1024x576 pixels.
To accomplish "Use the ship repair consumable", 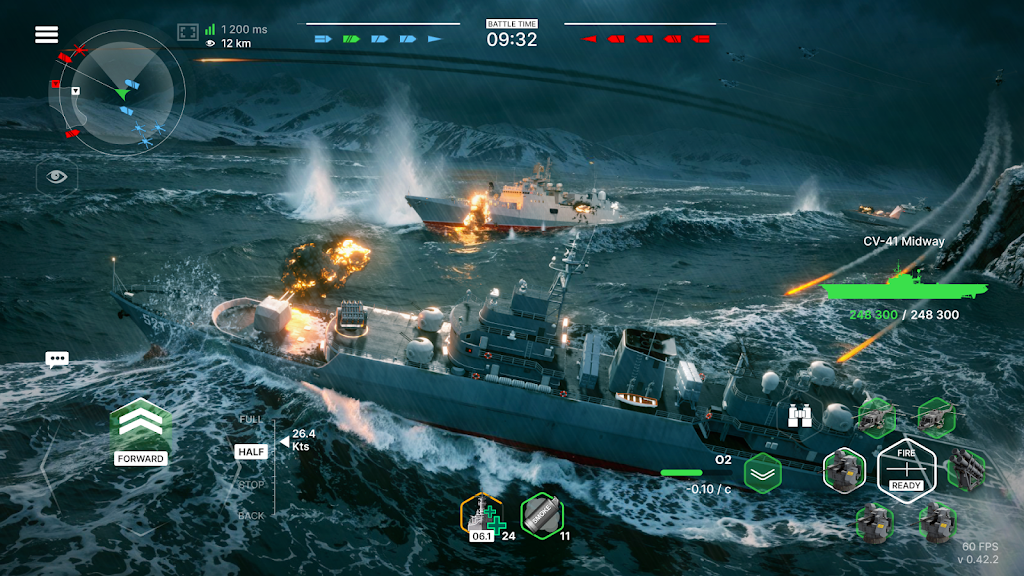I will pos(481,517).
